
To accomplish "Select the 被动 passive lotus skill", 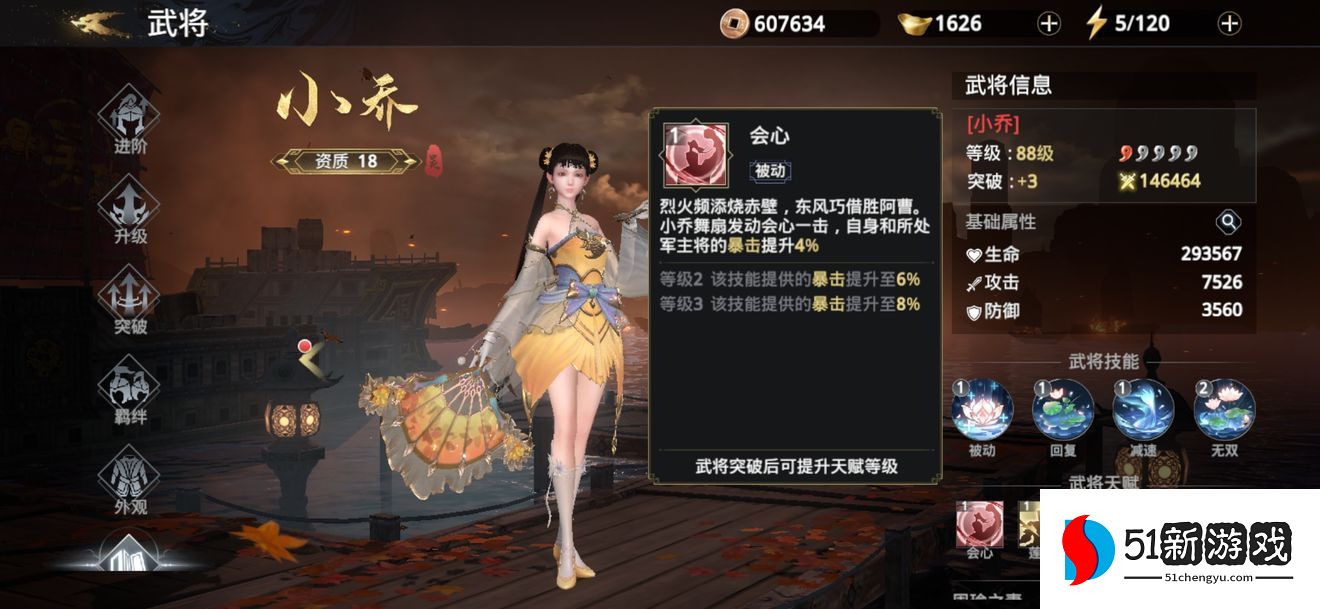I will pyautogui.click(x=982, y=410).
